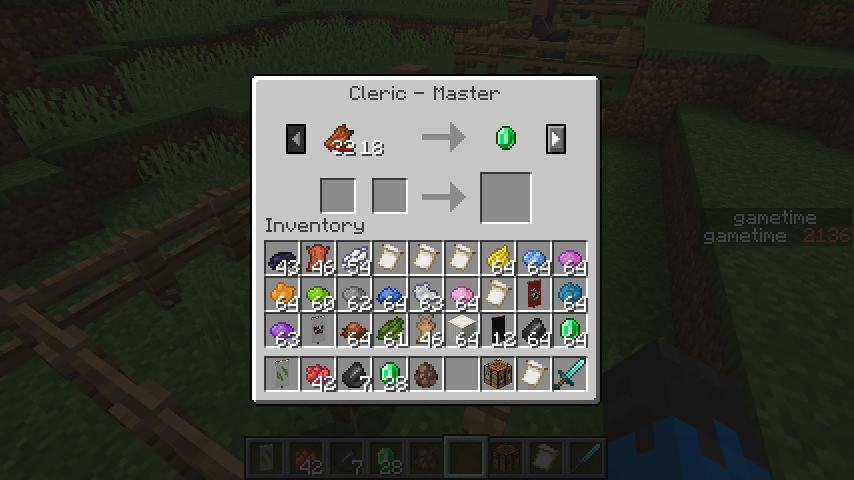The width and height of the screenshot is (854, 480).
Task: Pick up the brown dye stack
Action: coord(354,331)
